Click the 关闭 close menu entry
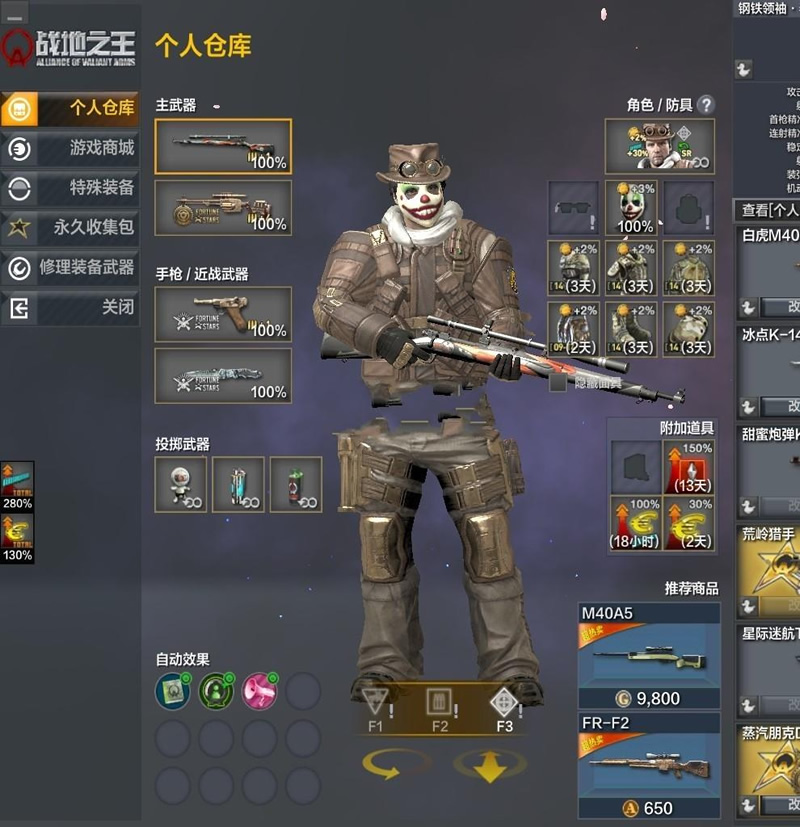800x827 pixels. tap(70, 308)
